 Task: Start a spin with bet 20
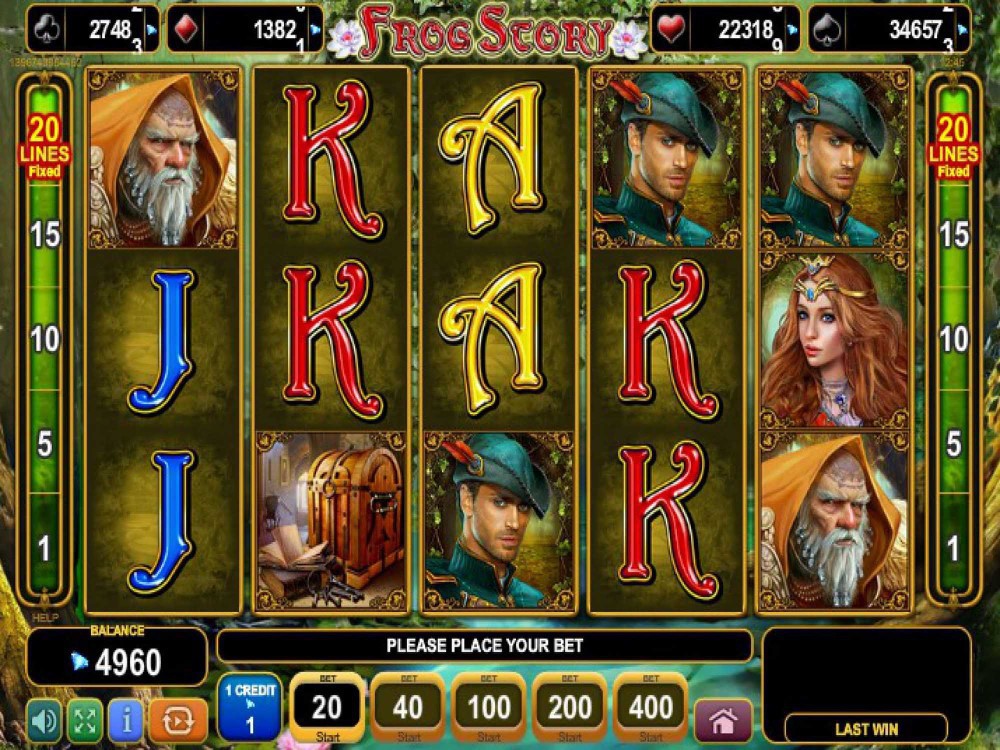[x=327, y=708]
